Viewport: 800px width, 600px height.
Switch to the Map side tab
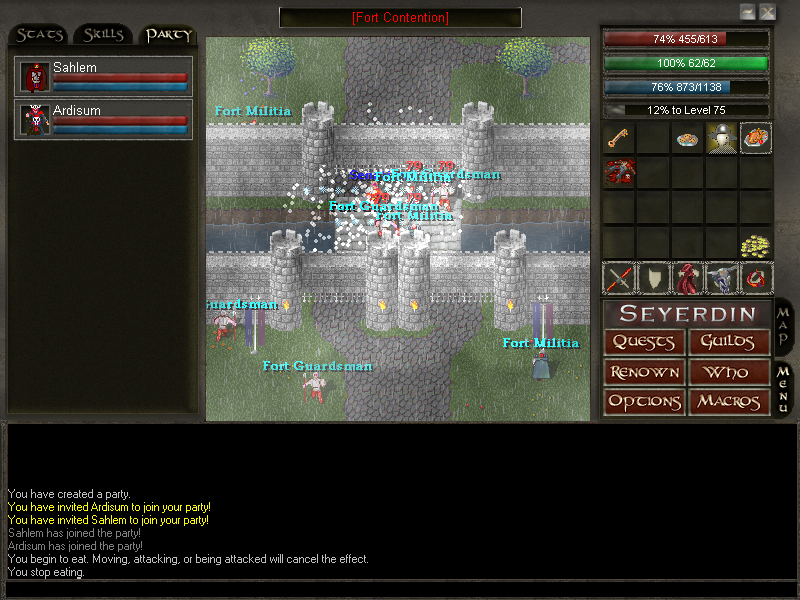click(x=783, y=327)
